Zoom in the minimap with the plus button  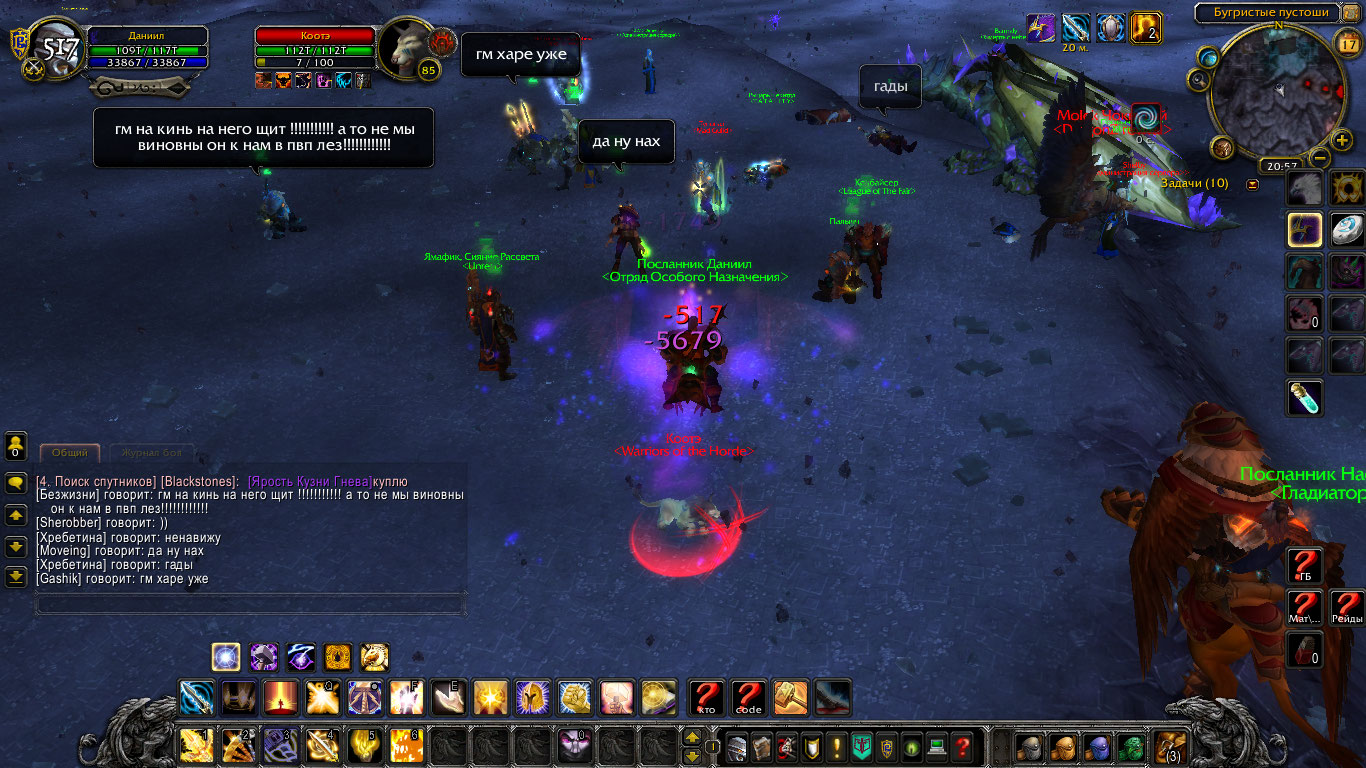point(1341,140)
